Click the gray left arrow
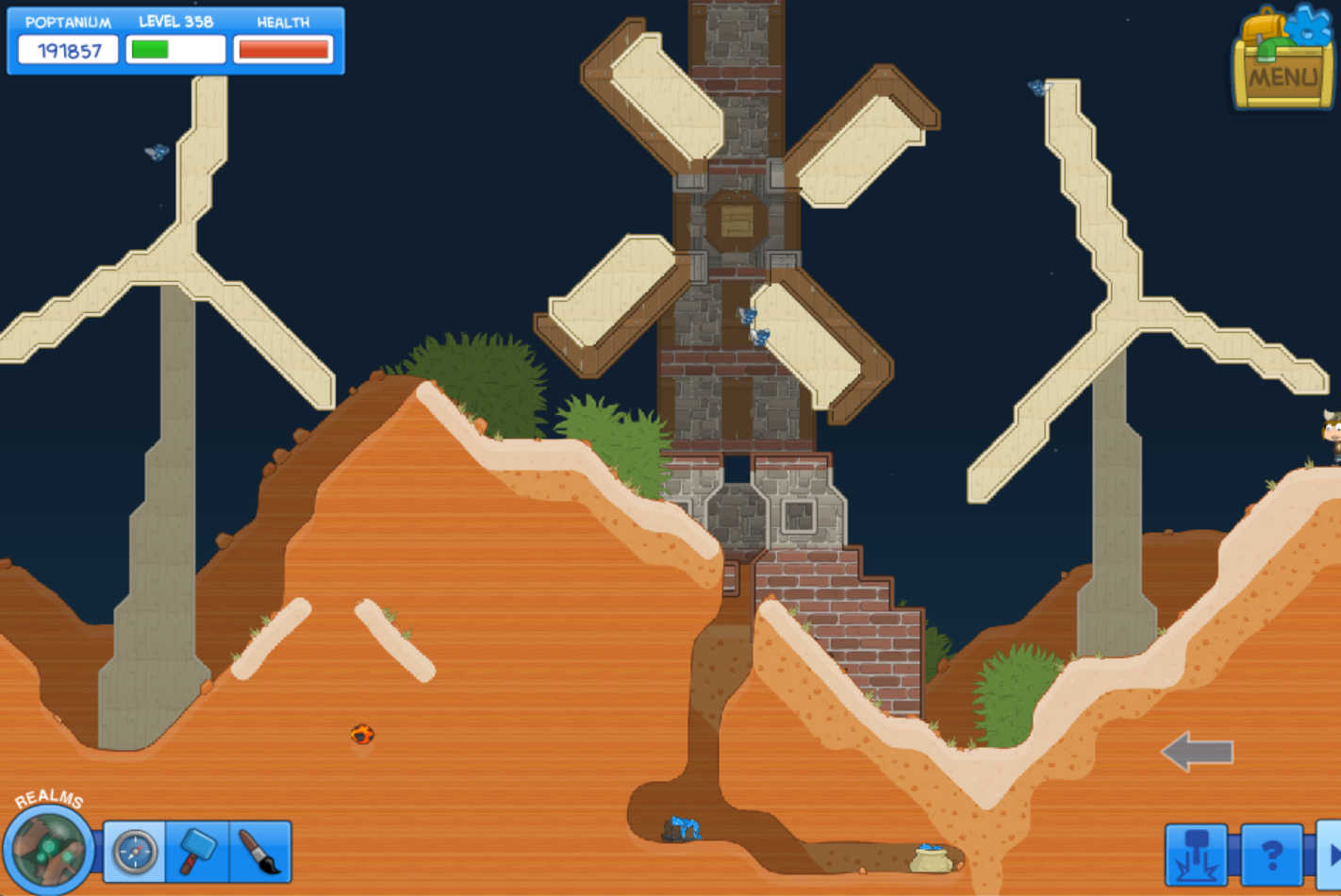The width and height of the screenshot is (1341, 896). (1198, 752)
